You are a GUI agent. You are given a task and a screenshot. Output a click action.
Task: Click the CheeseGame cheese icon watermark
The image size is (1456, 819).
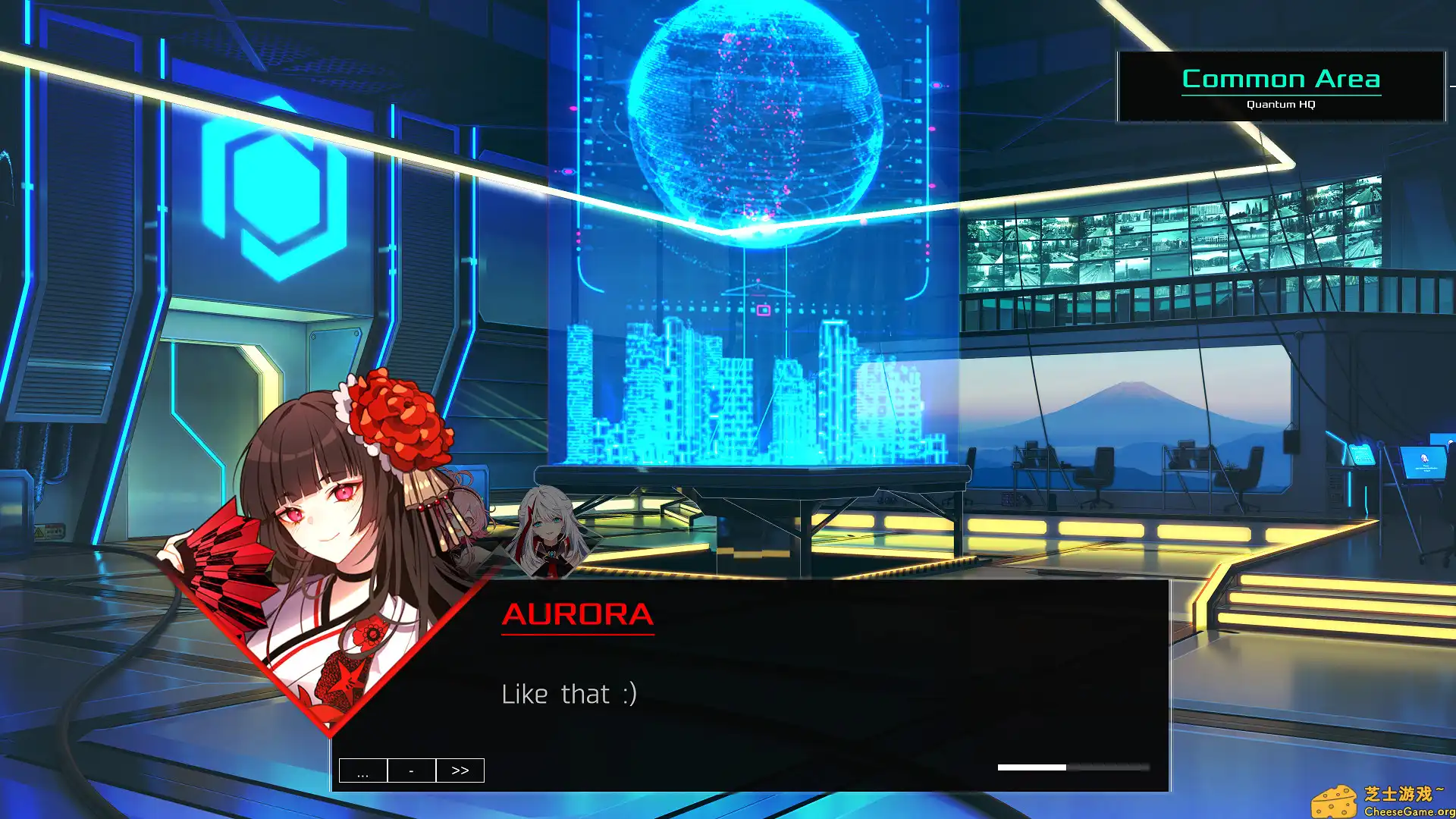point(1333,799)
